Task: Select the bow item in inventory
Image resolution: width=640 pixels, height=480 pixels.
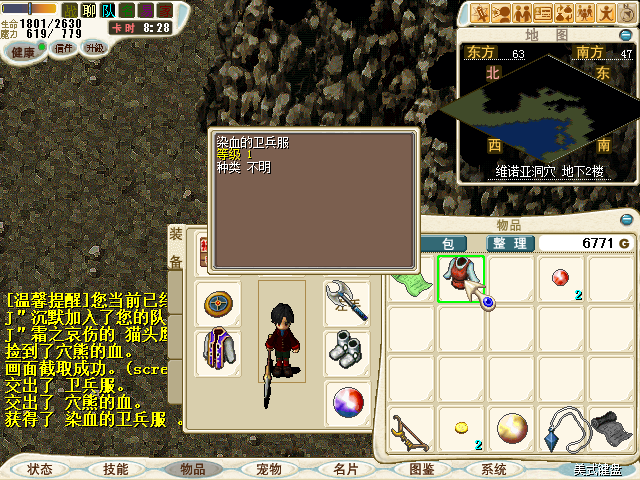Action: [410, 428]
